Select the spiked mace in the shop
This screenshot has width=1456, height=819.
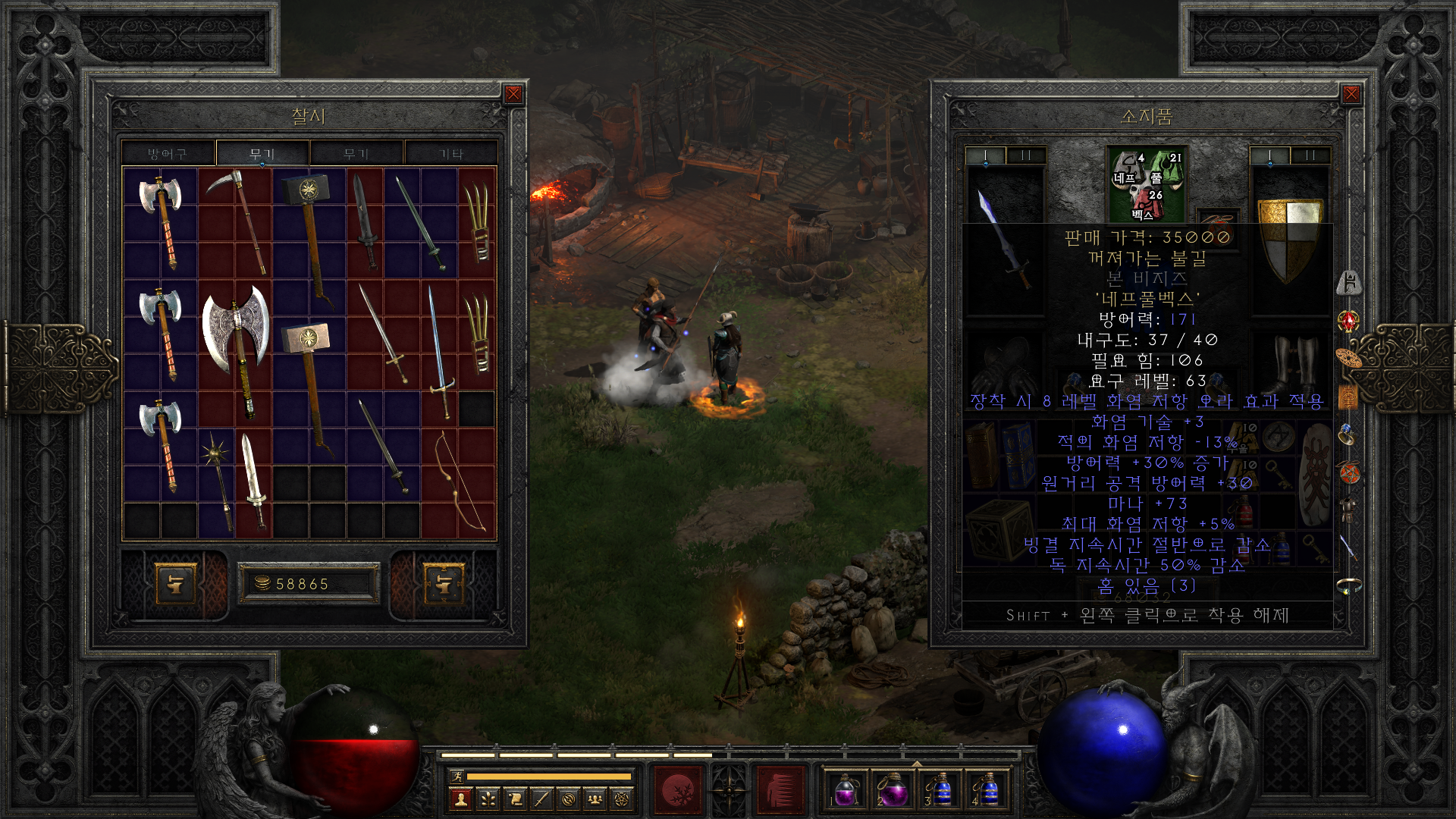pos(218,478)
